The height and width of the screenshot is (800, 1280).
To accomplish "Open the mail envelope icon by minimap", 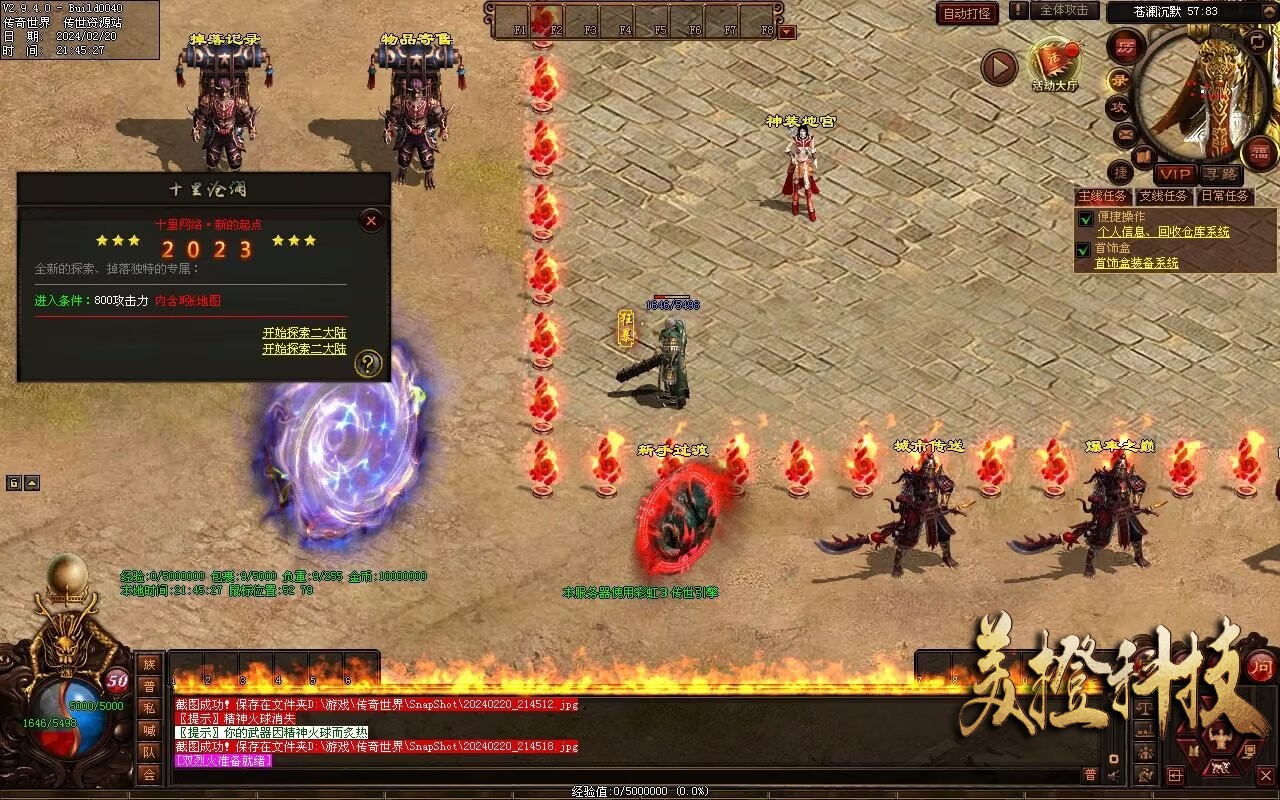I will [1125, 133].
